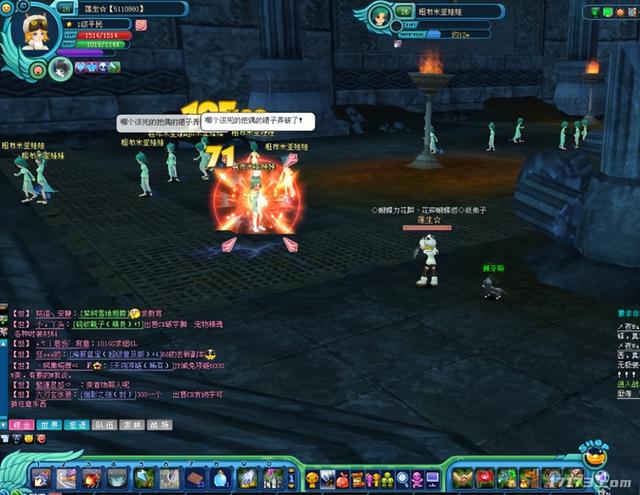Use the brown book hotbar item

[196, 479]
